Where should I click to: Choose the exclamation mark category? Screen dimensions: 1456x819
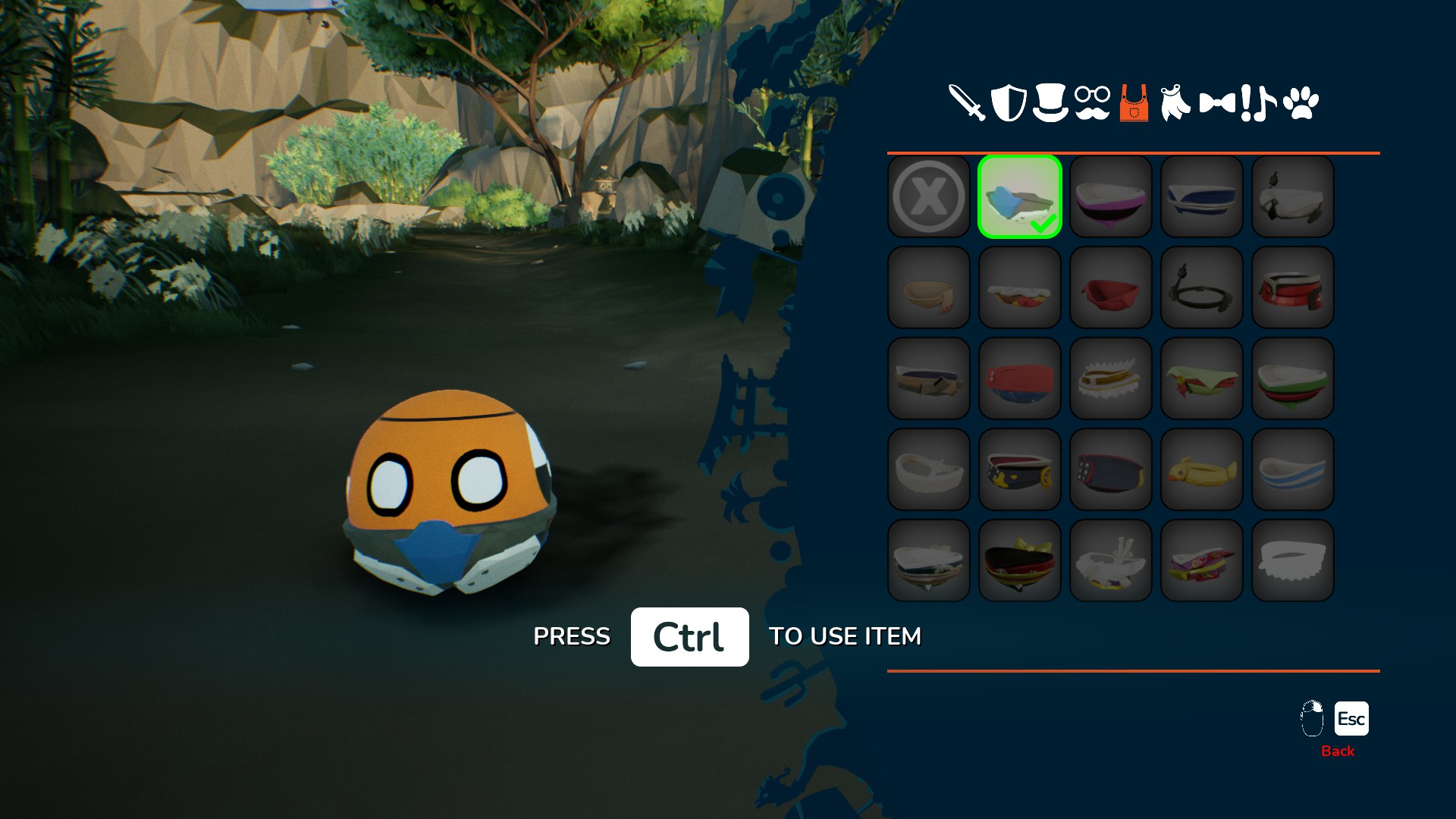(1246, 103)
